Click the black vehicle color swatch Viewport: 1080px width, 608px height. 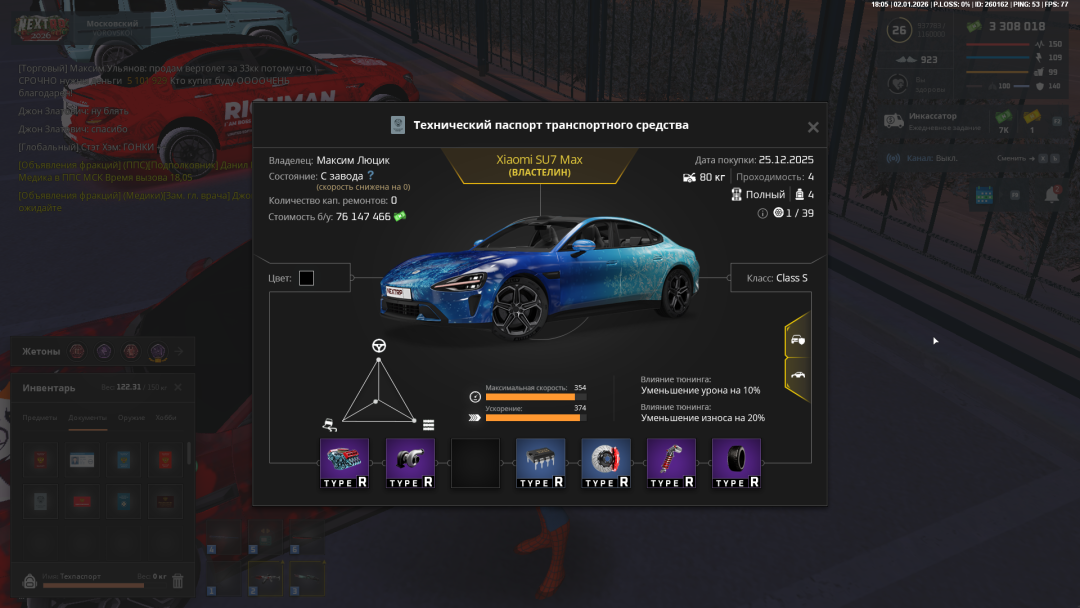[x=306, y=278]
